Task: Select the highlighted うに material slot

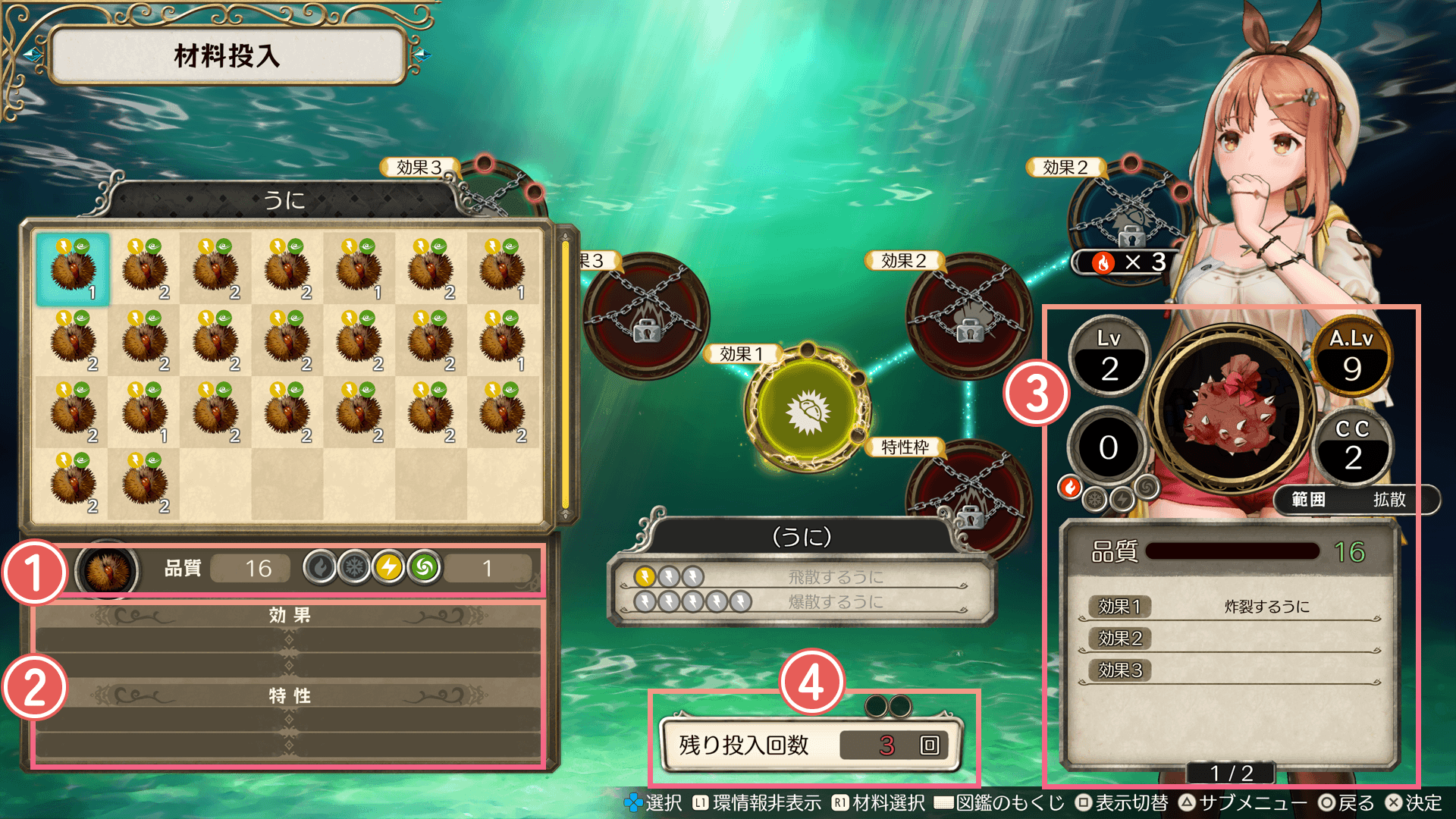Action: click(73, 269)
